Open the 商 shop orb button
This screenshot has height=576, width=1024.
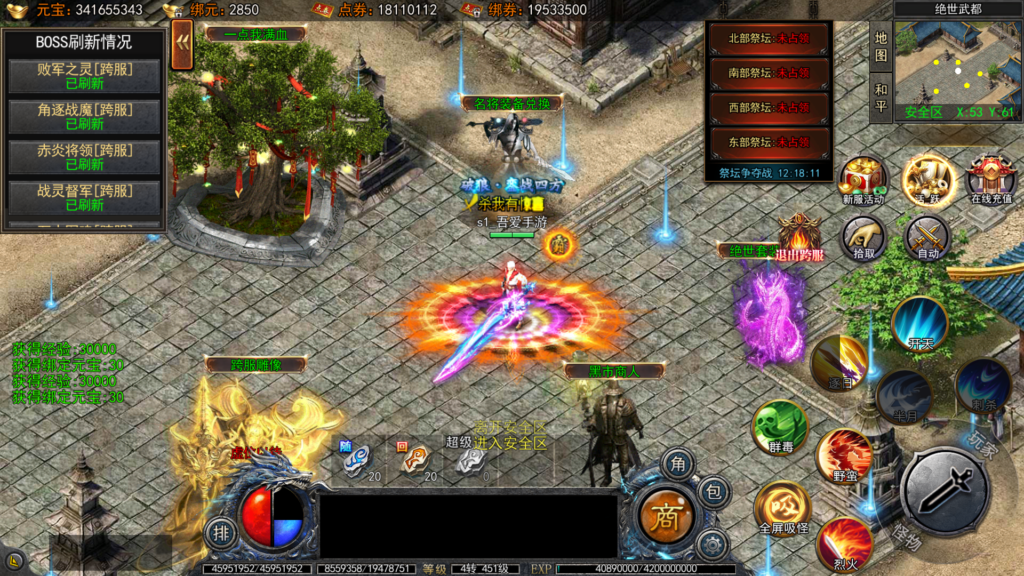point(665,516)
